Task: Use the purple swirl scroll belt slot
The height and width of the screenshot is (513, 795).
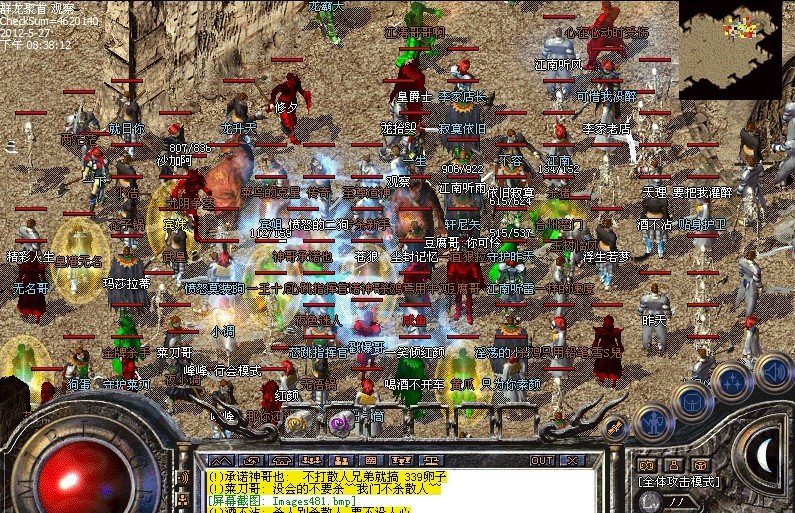Action: click(340, 423)
